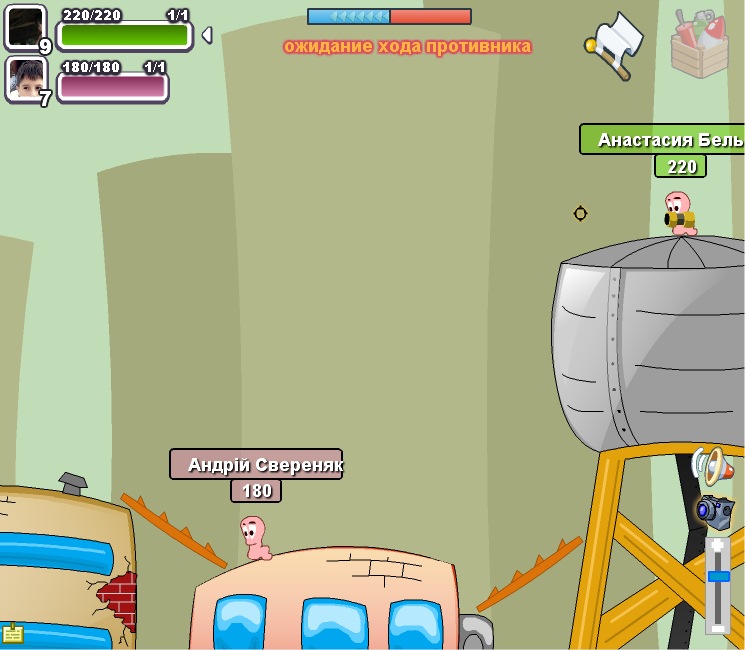Select the level 7 player avatar
This screenshot has height=650, width=745.
point(25,79)
